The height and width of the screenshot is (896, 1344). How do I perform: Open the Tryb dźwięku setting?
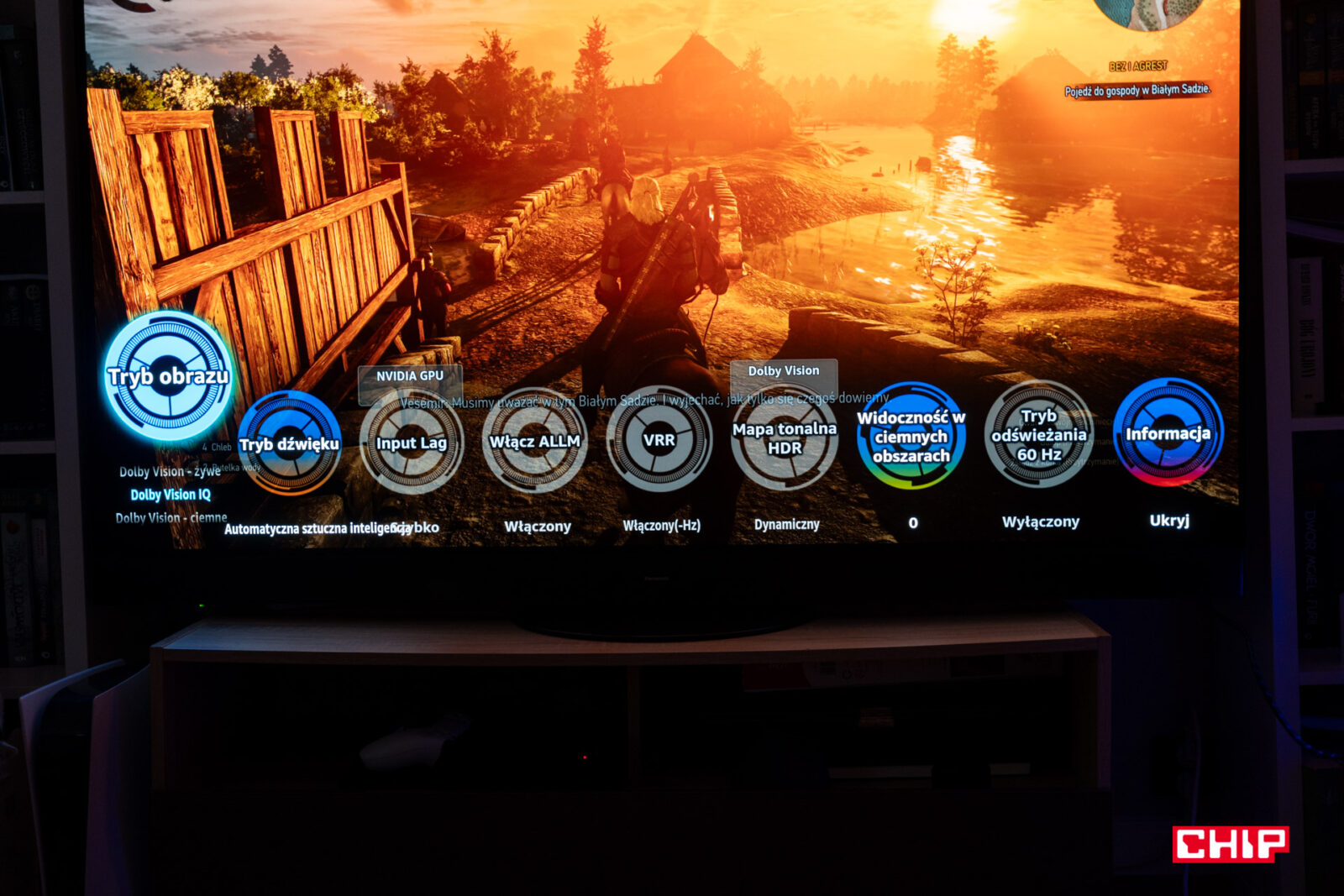tap(289, 443)
